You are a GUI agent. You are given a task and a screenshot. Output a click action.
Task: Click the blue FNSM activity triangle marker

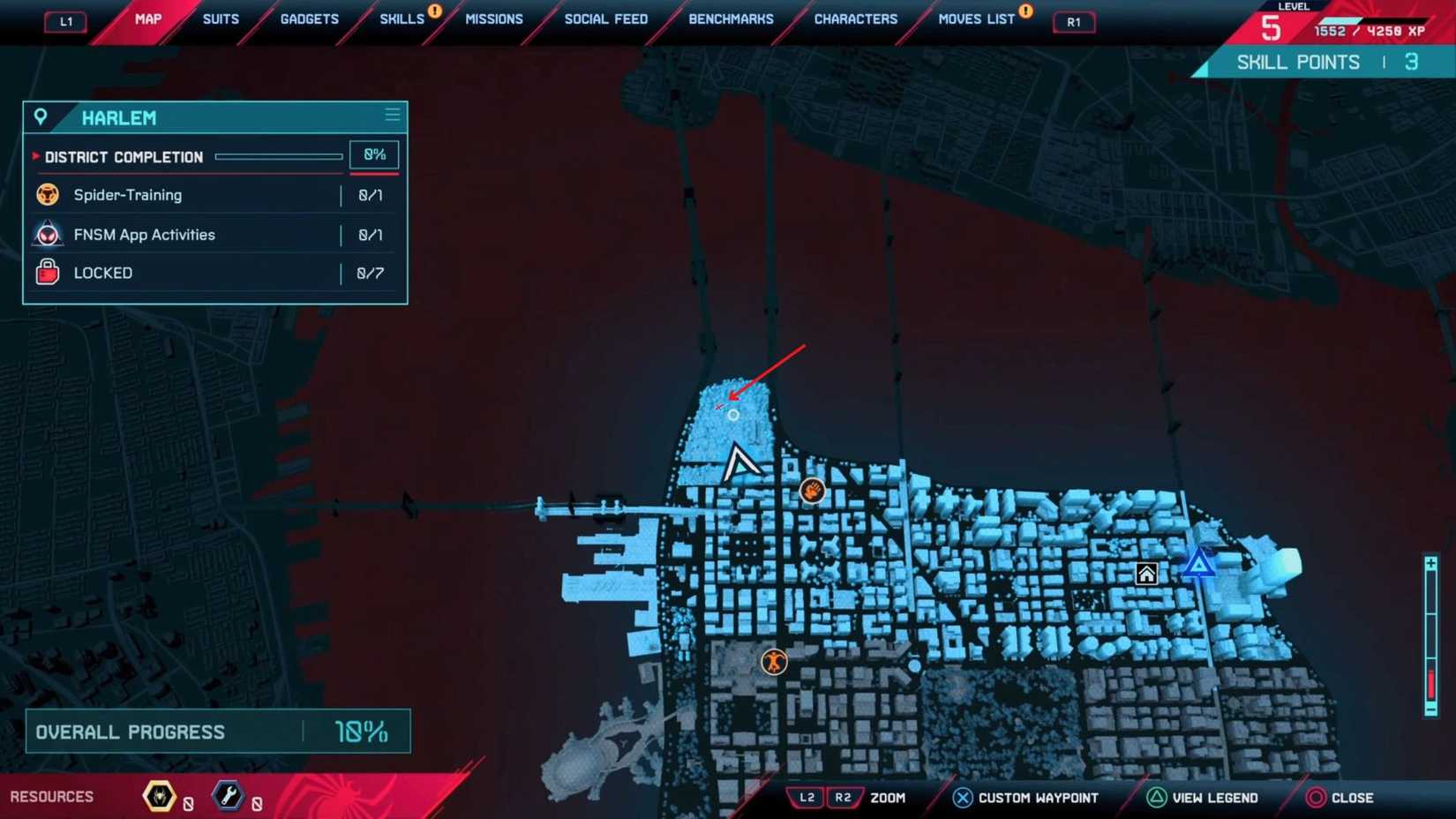[x=1198, y=563]
